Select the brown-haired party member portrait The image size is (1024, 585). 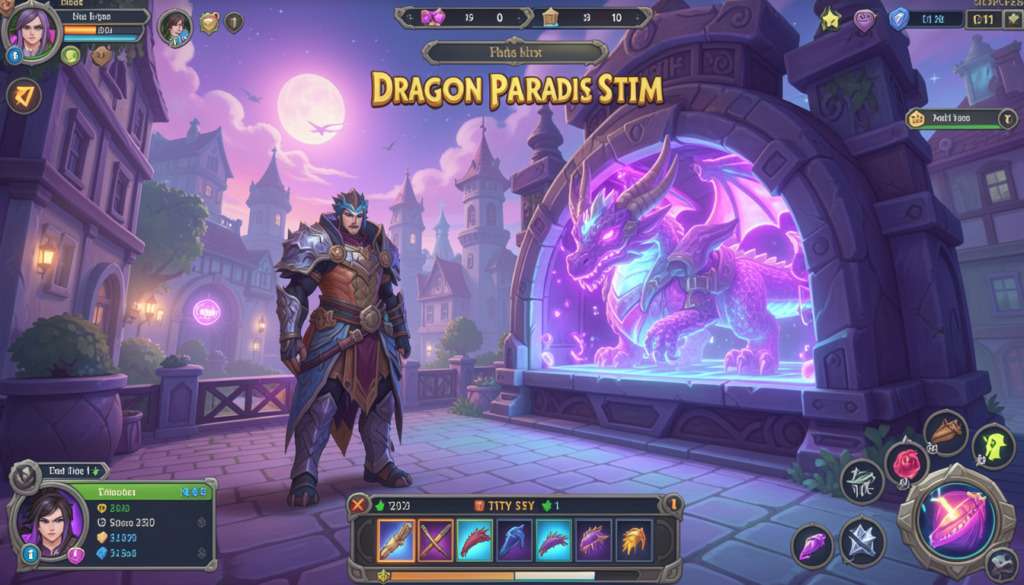point(175,27)
